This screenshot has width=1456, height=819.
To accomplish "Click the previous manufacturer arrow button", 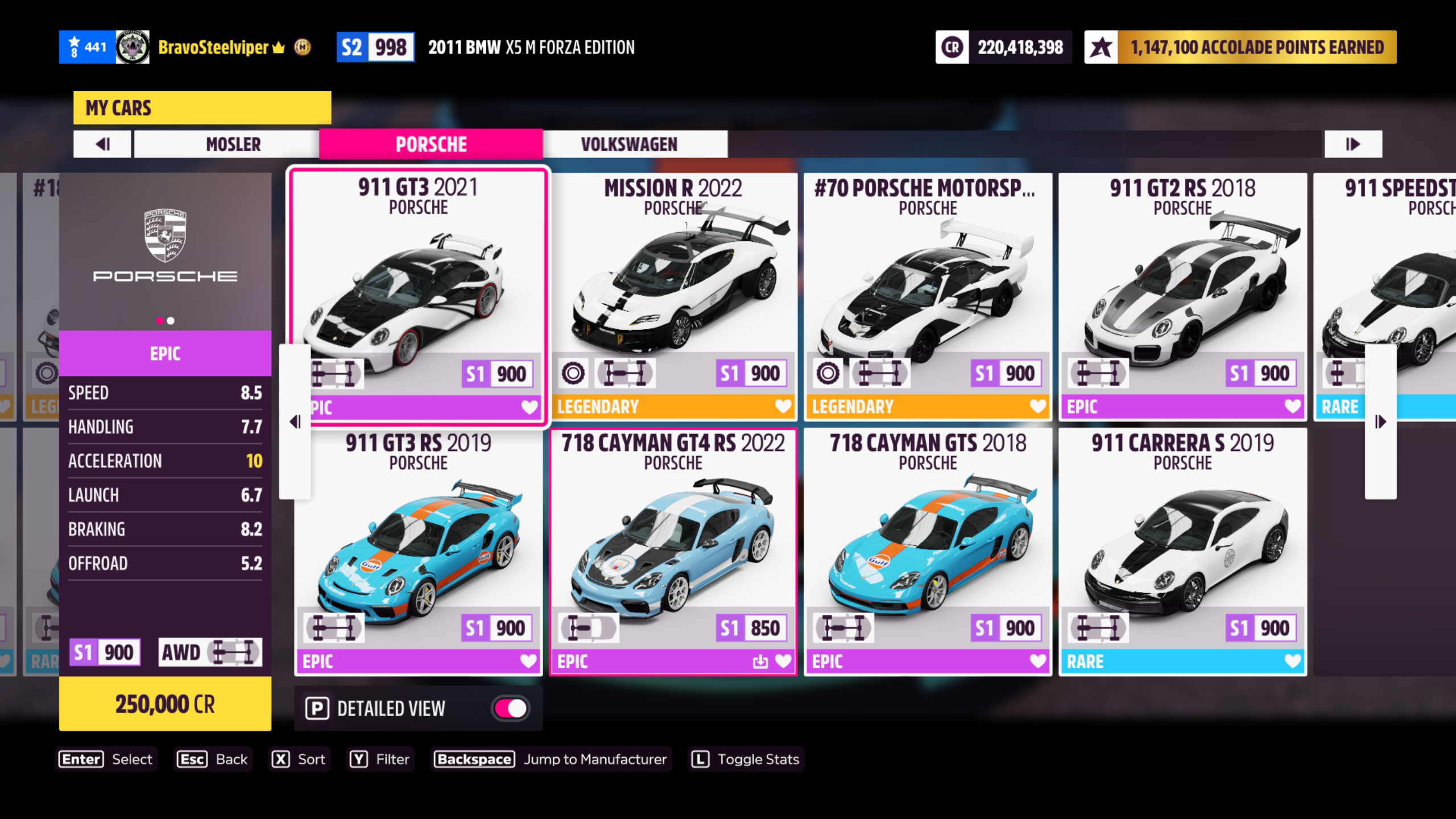I will click(x=102, y=144).
